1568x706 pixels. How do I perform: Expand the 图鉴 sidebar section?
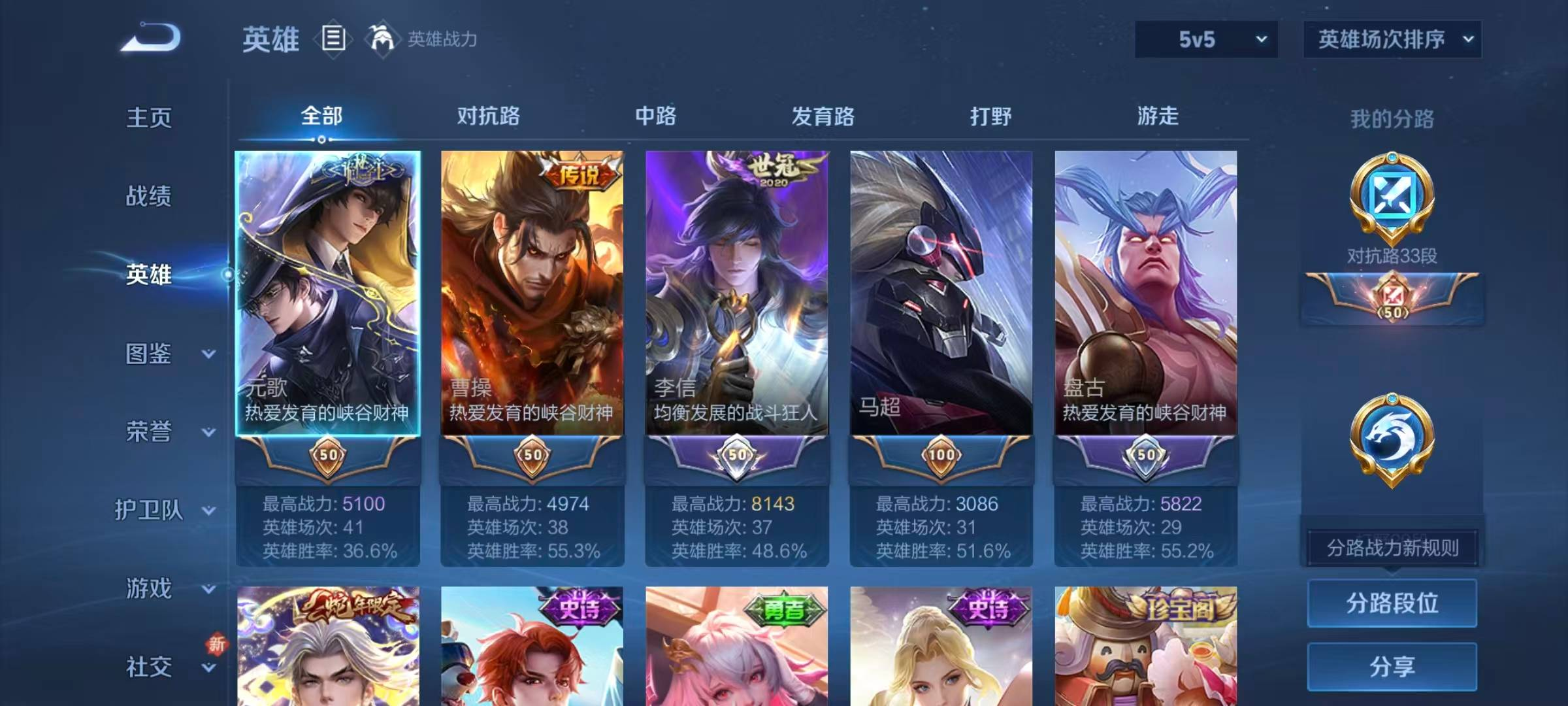tap(149, 353)
